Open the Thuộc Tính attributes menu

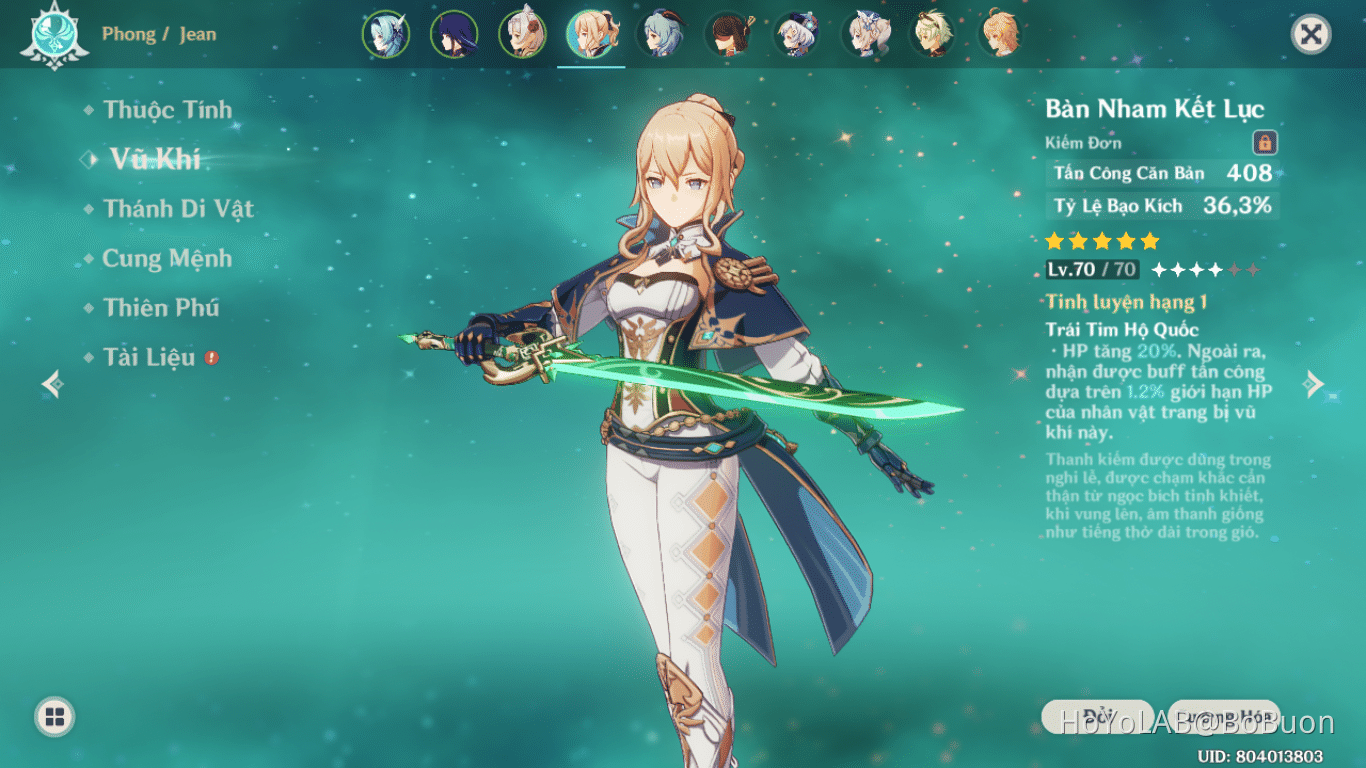[167, 110]
